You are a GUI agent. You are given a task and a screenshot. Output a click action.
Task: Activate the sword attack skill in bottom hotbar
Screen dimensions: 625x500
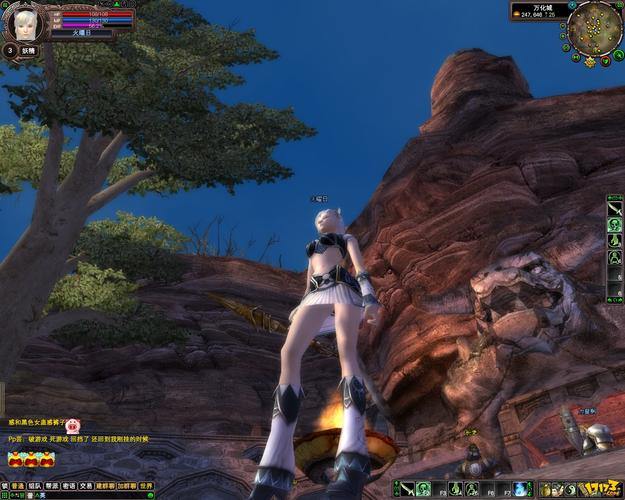tap(409, 489)
